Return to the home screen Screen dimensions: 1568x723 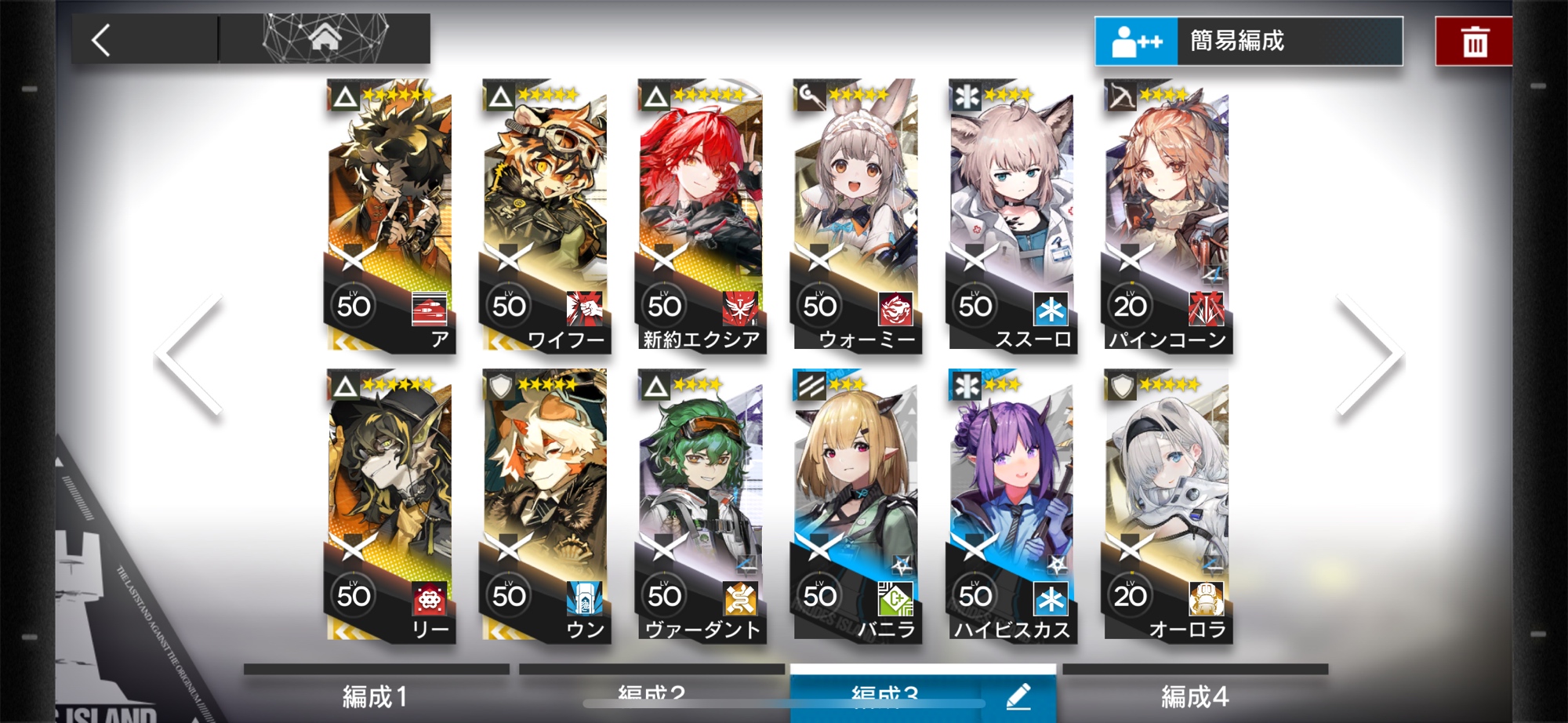(x=325, y=38)
